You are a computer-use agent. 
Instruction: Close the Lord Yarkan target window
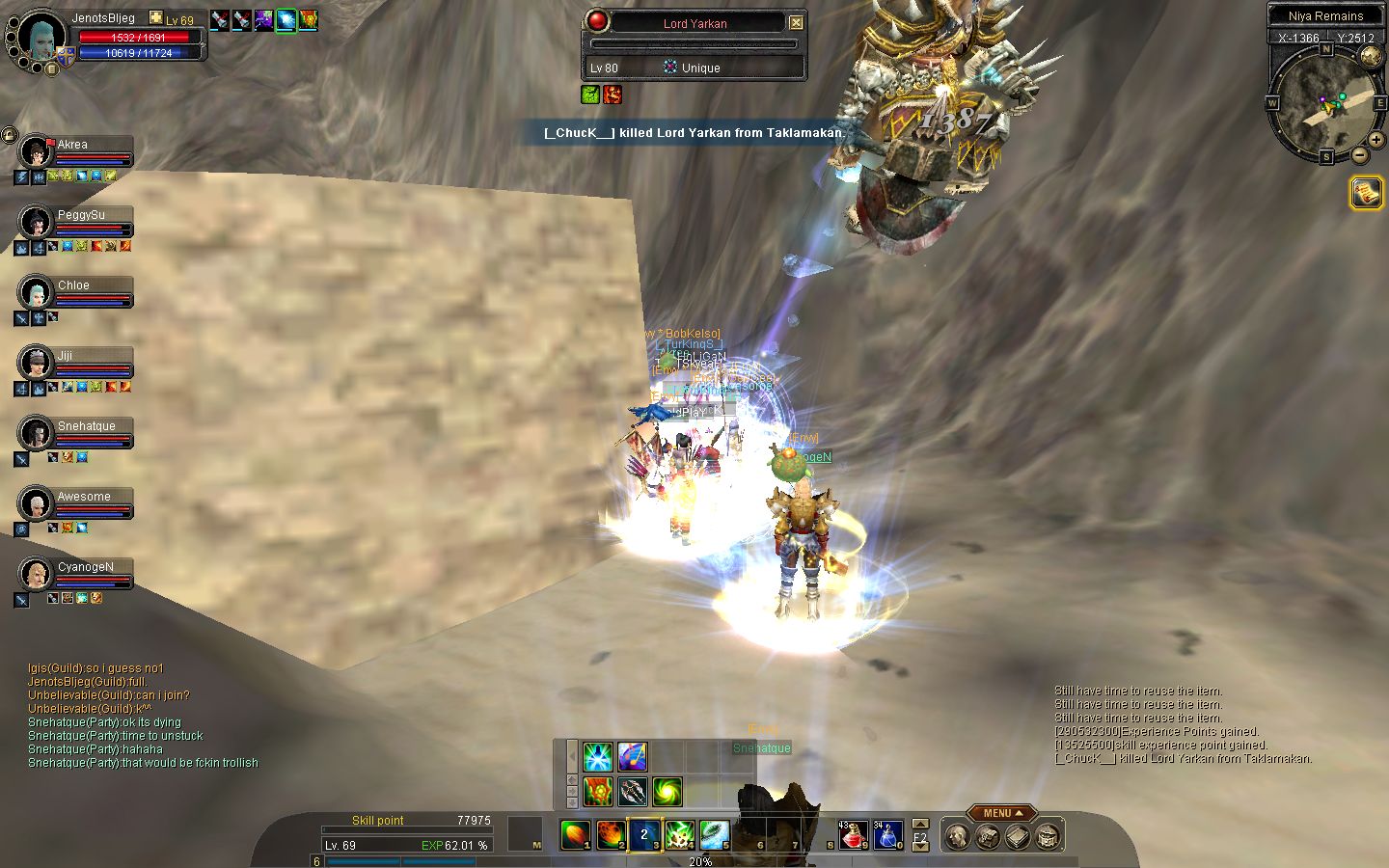tap(796, 23)
